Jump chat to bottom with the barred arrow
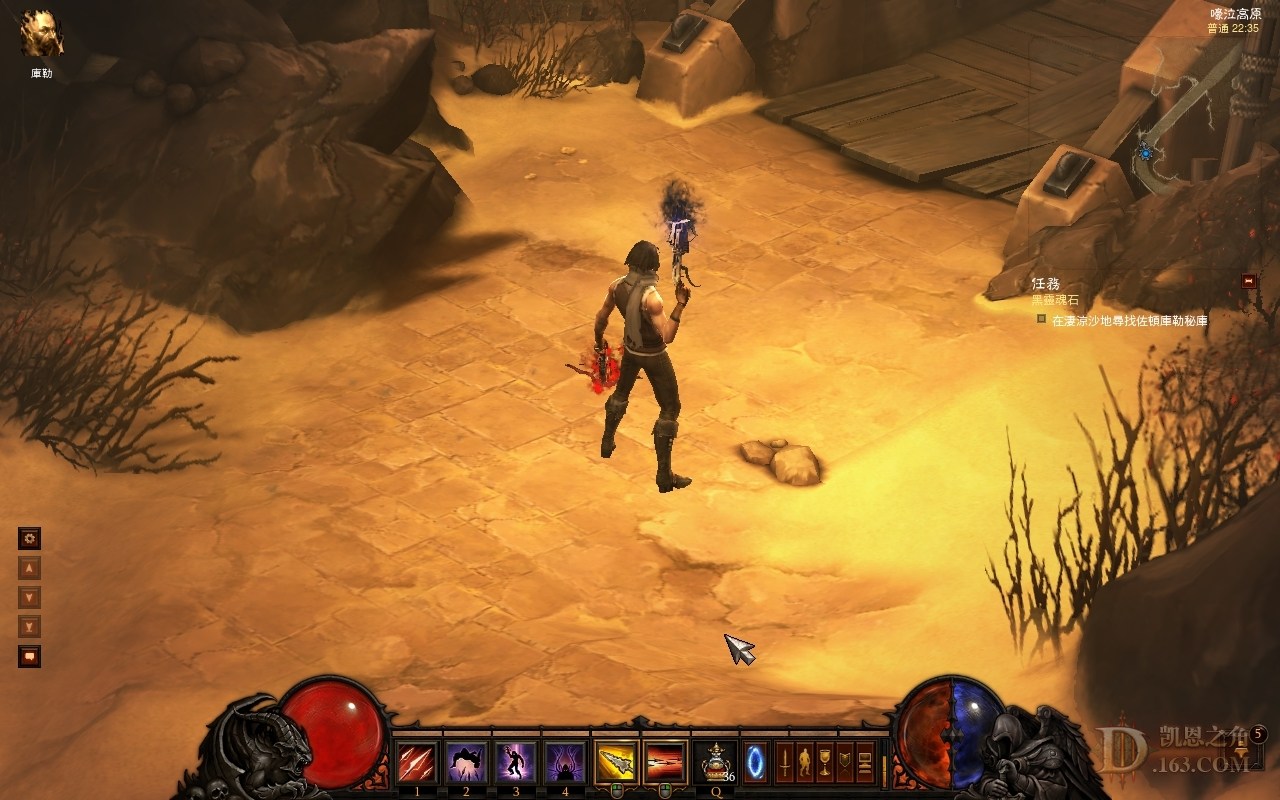 (x=30, y=627)
